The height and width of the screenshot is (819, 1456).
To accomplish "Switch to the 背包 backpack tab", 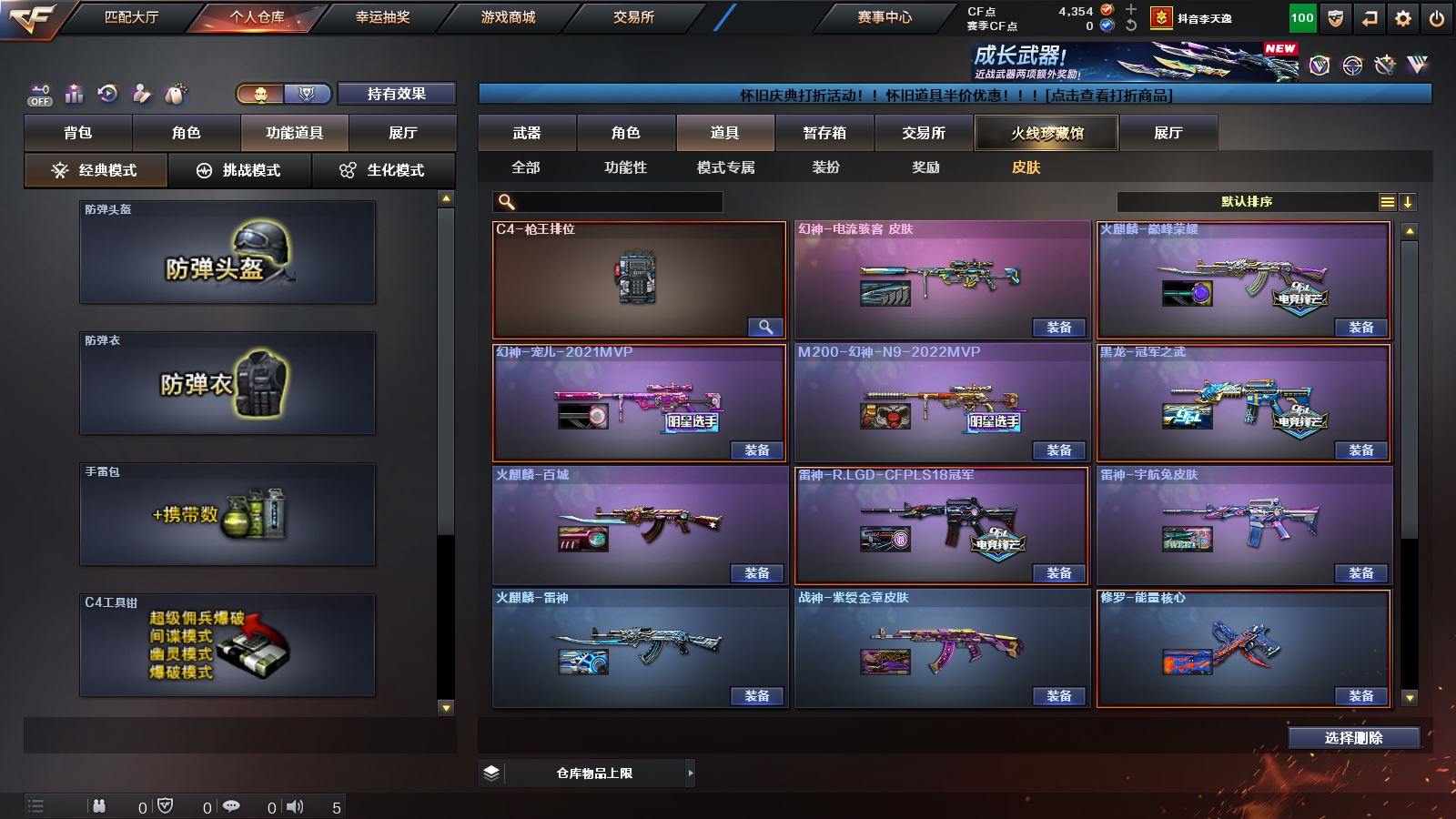I will click(x=78, y=133).
